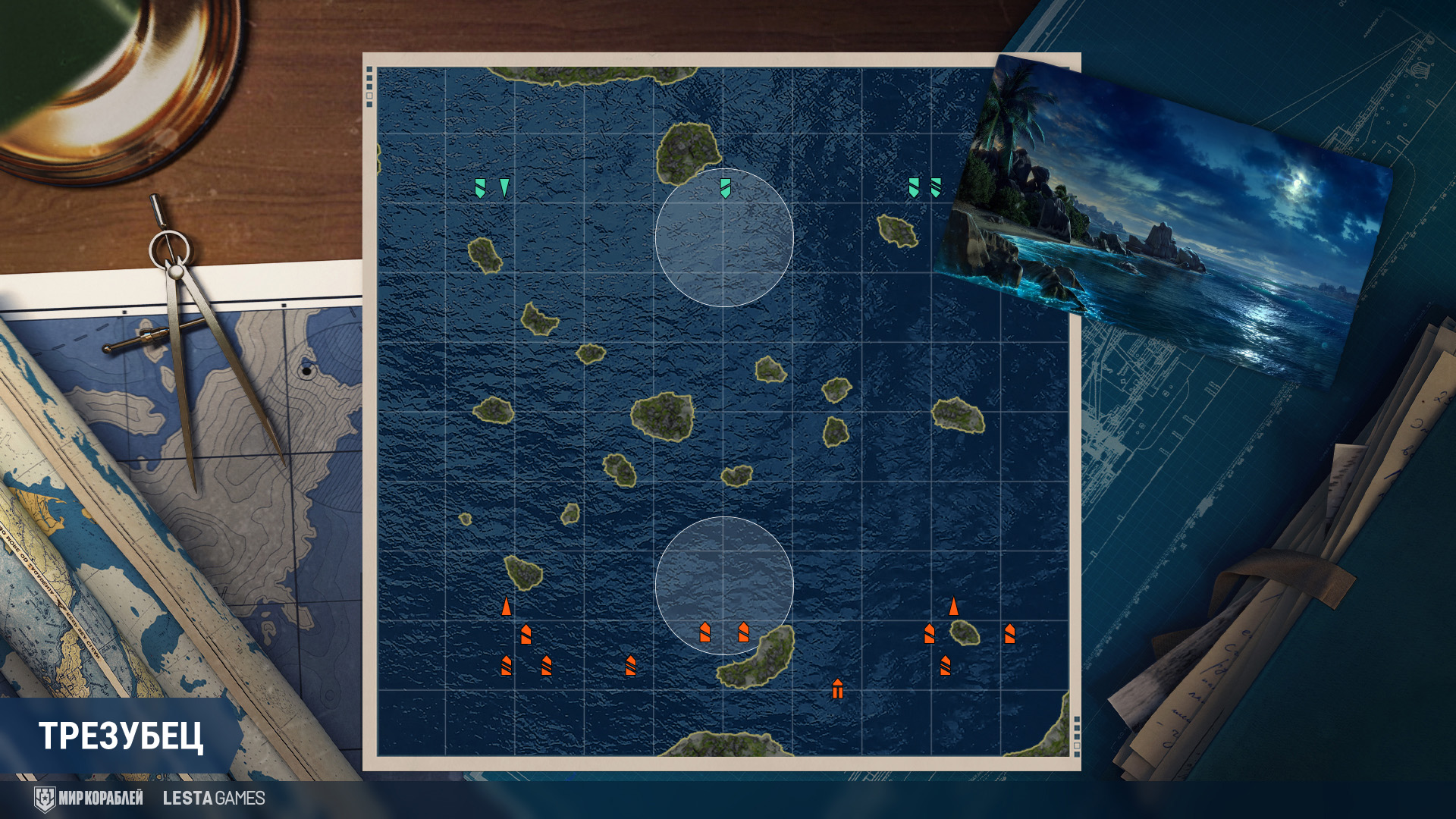This screenshot has width=1456, height=819.
Task: Choose the orange marker with two vertical bars
Action: click(837, 689)
